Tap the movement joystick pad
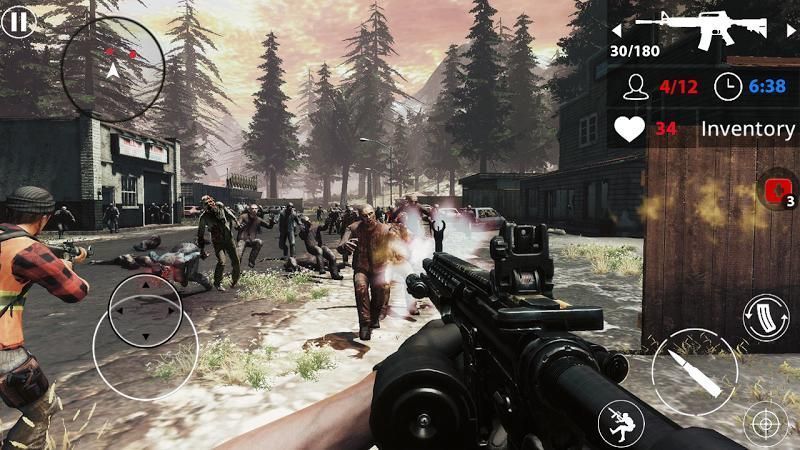Screen dimensions: 800x450 (x=145, y=310)
